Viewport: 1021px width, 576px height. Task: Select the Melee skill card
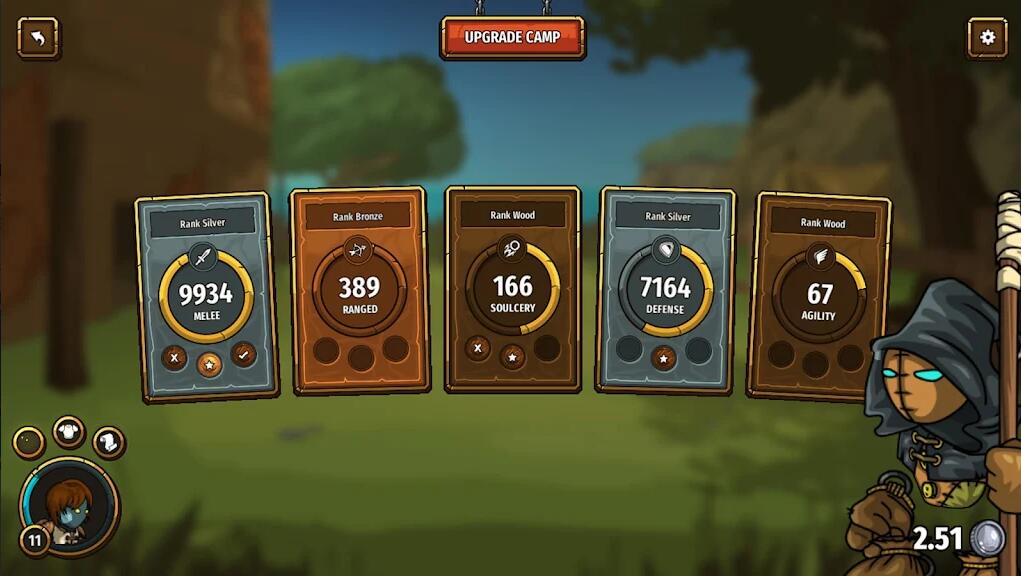coord(206,296)
